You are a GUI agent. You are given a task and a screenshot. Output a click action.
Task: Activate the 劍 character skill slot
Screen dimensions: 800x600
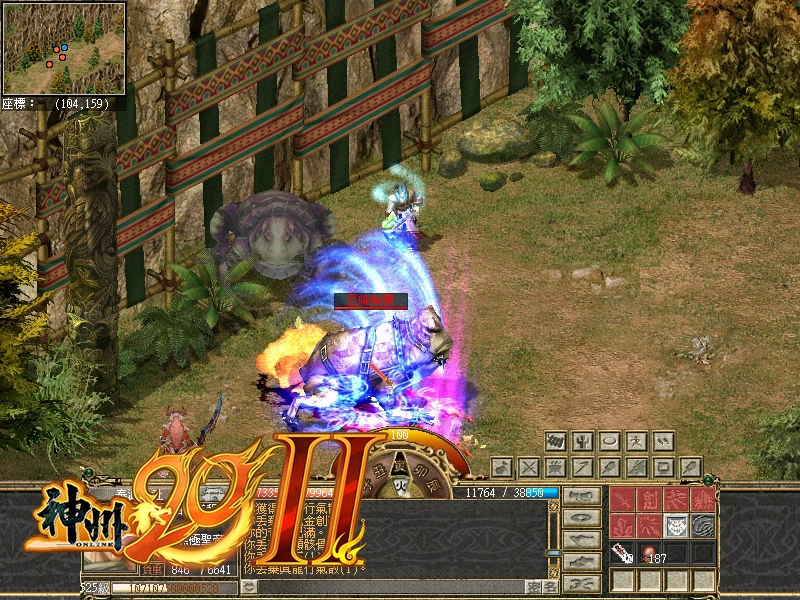[649, 501]
